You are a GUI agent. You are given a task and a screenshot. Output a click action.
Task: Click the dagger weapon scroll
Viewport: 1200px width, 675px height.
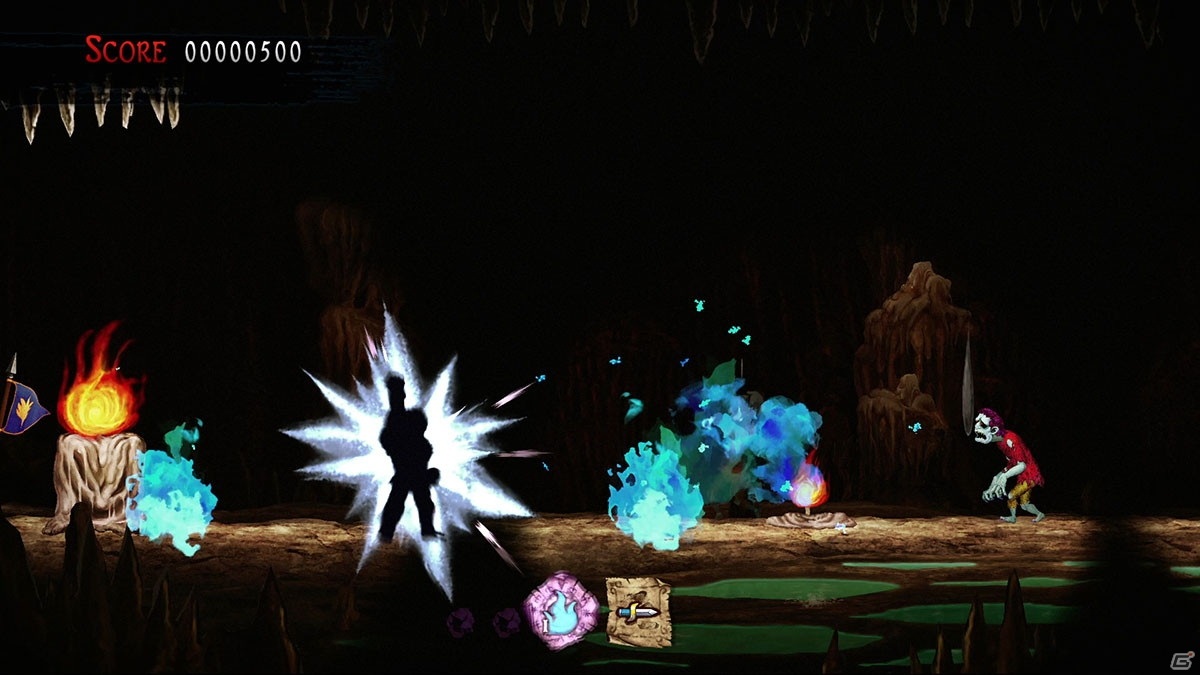click(x=638, y=611)
